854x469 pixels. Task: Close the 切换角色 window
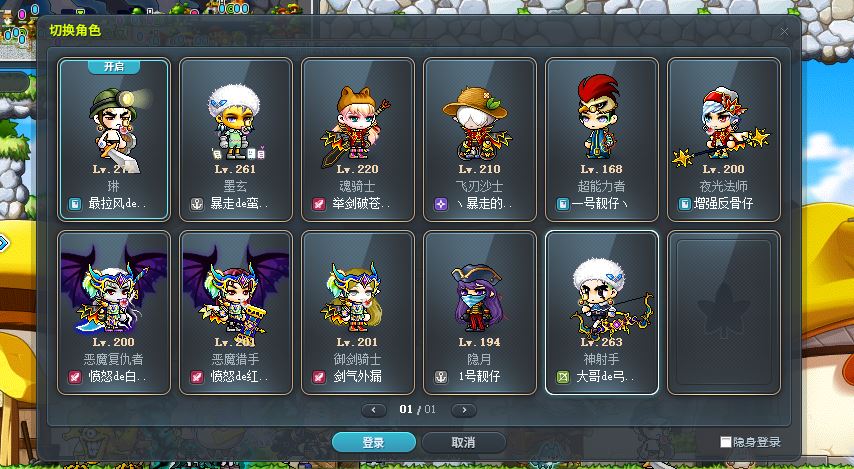tap(785, 30)
